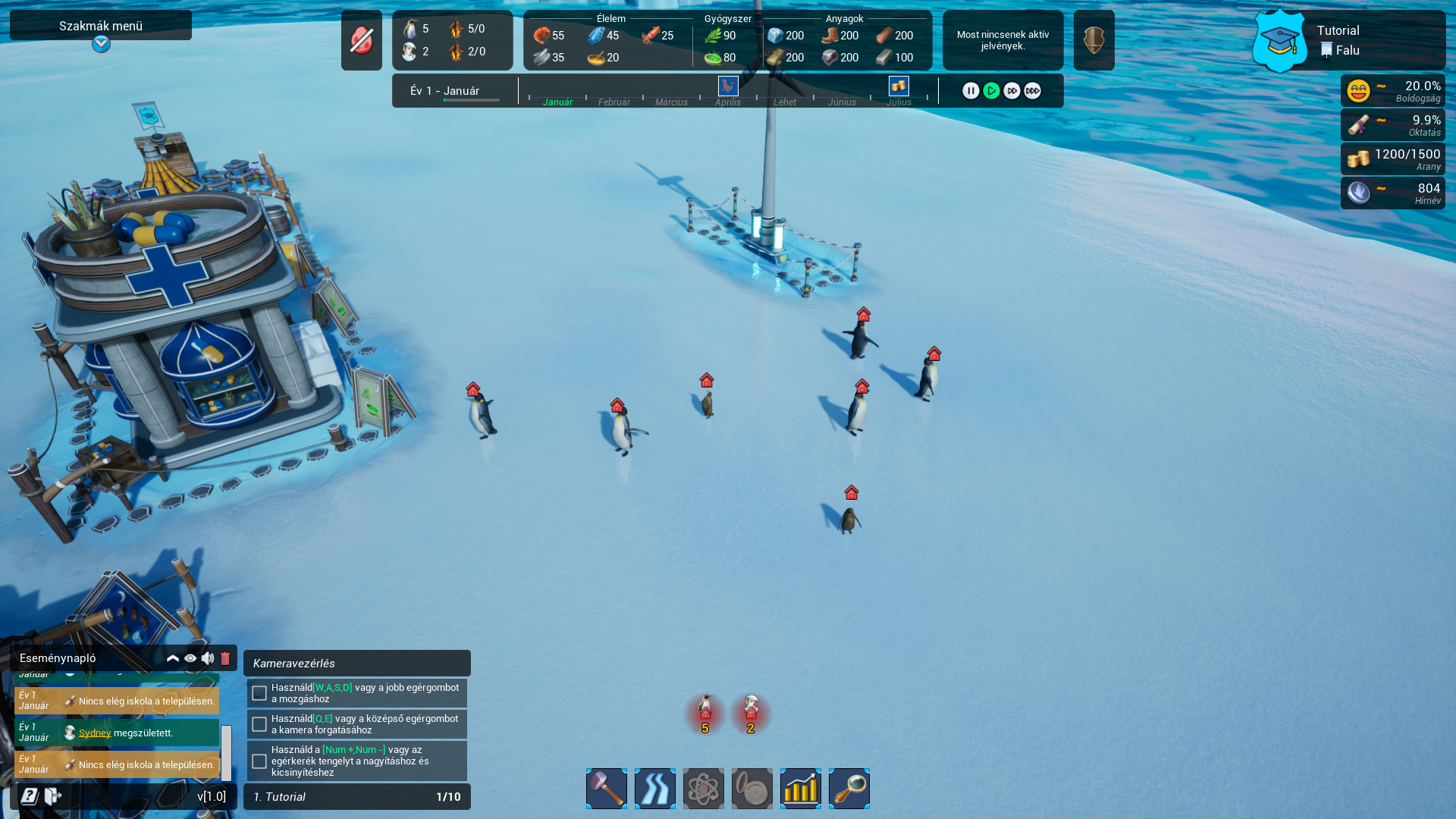
Task: Toggle event log visibility eye icon
Action: tap(190, 658)
